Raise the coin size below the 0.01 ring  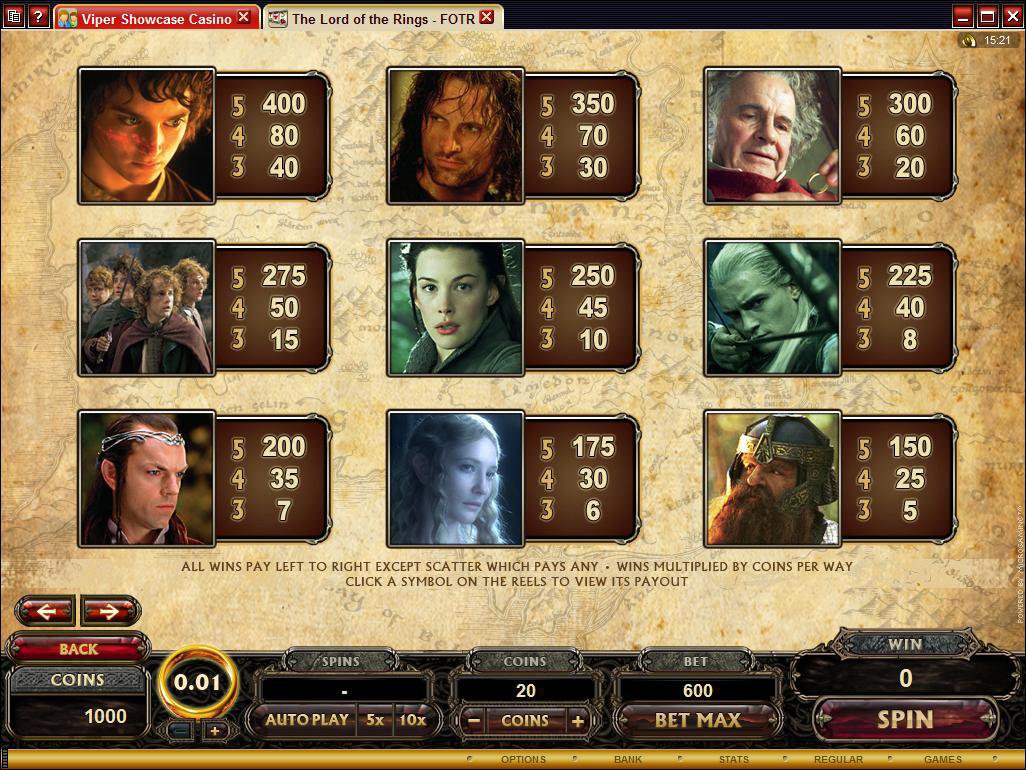214,731
